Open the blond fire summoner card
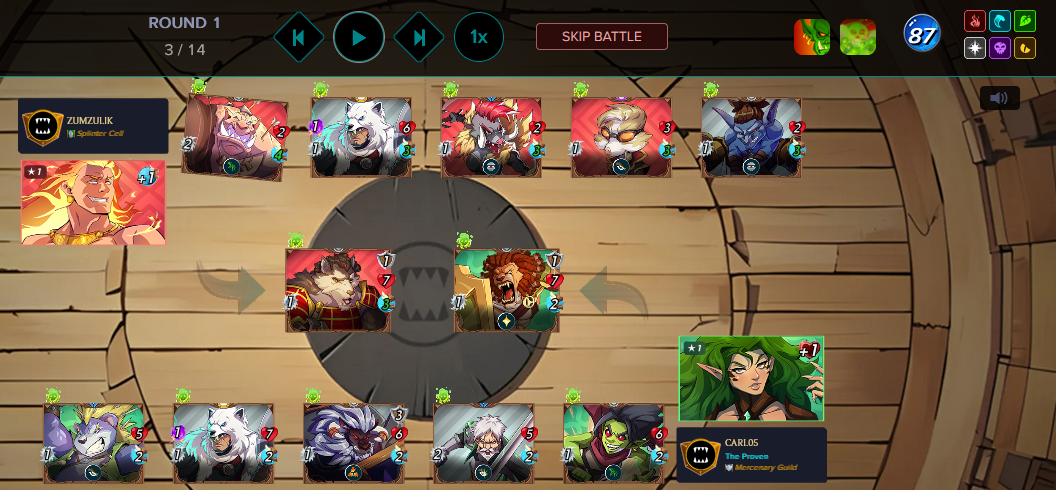Viewport: 1056px width, 490px height. point(92,202)
